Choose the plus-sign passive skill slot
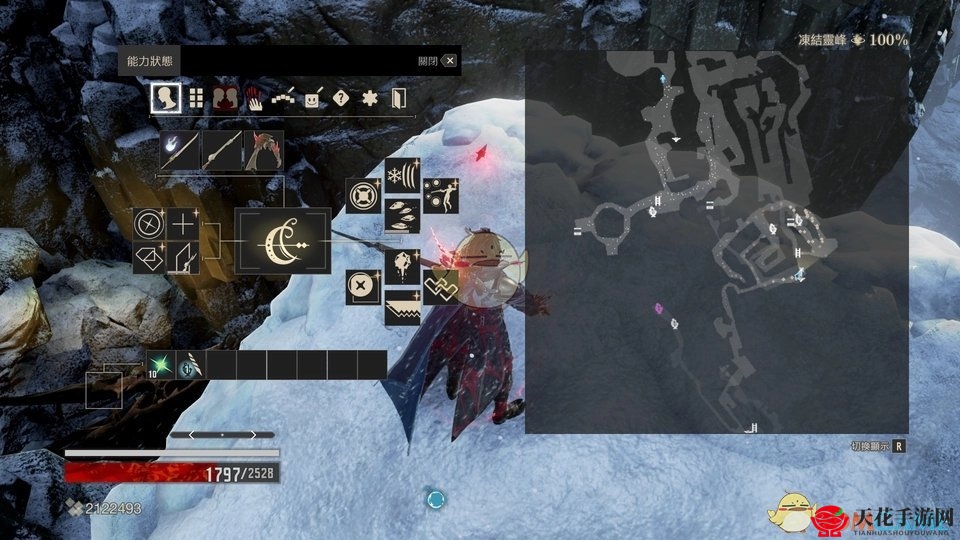960x540 pixels. tap(184, 224)
